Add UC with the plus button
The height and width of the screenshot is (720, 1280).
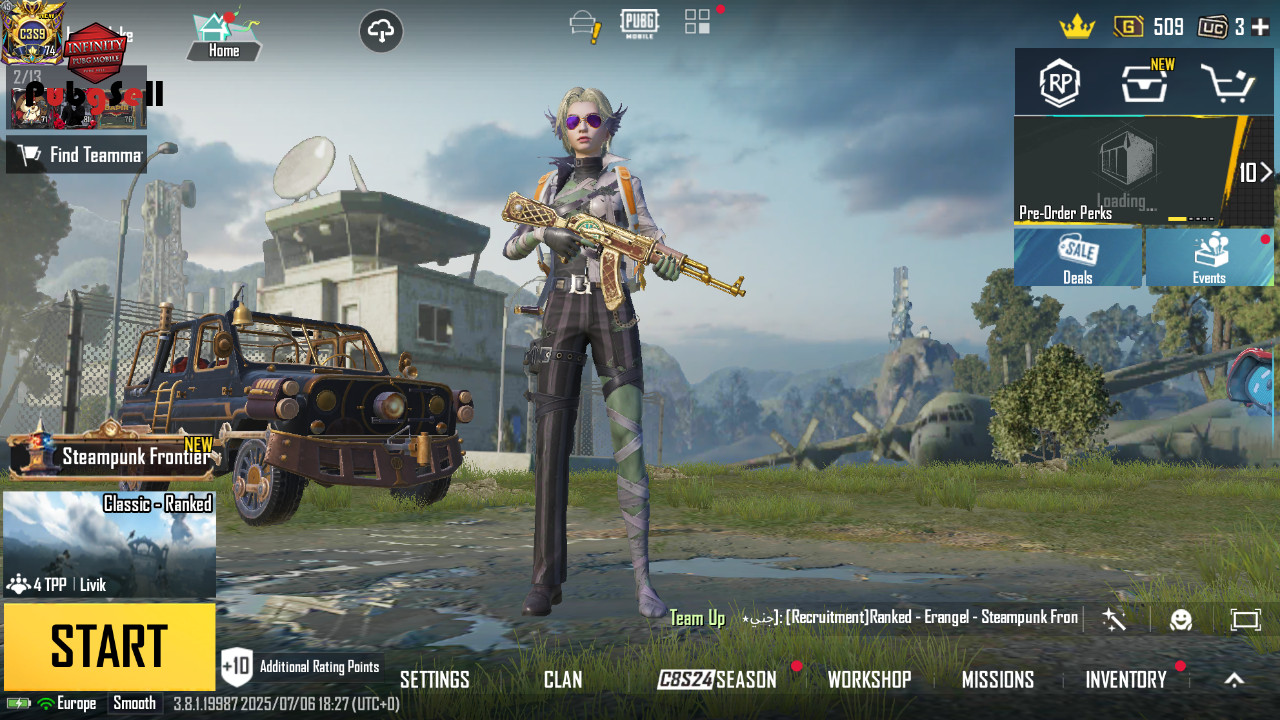coord(1260,27)
